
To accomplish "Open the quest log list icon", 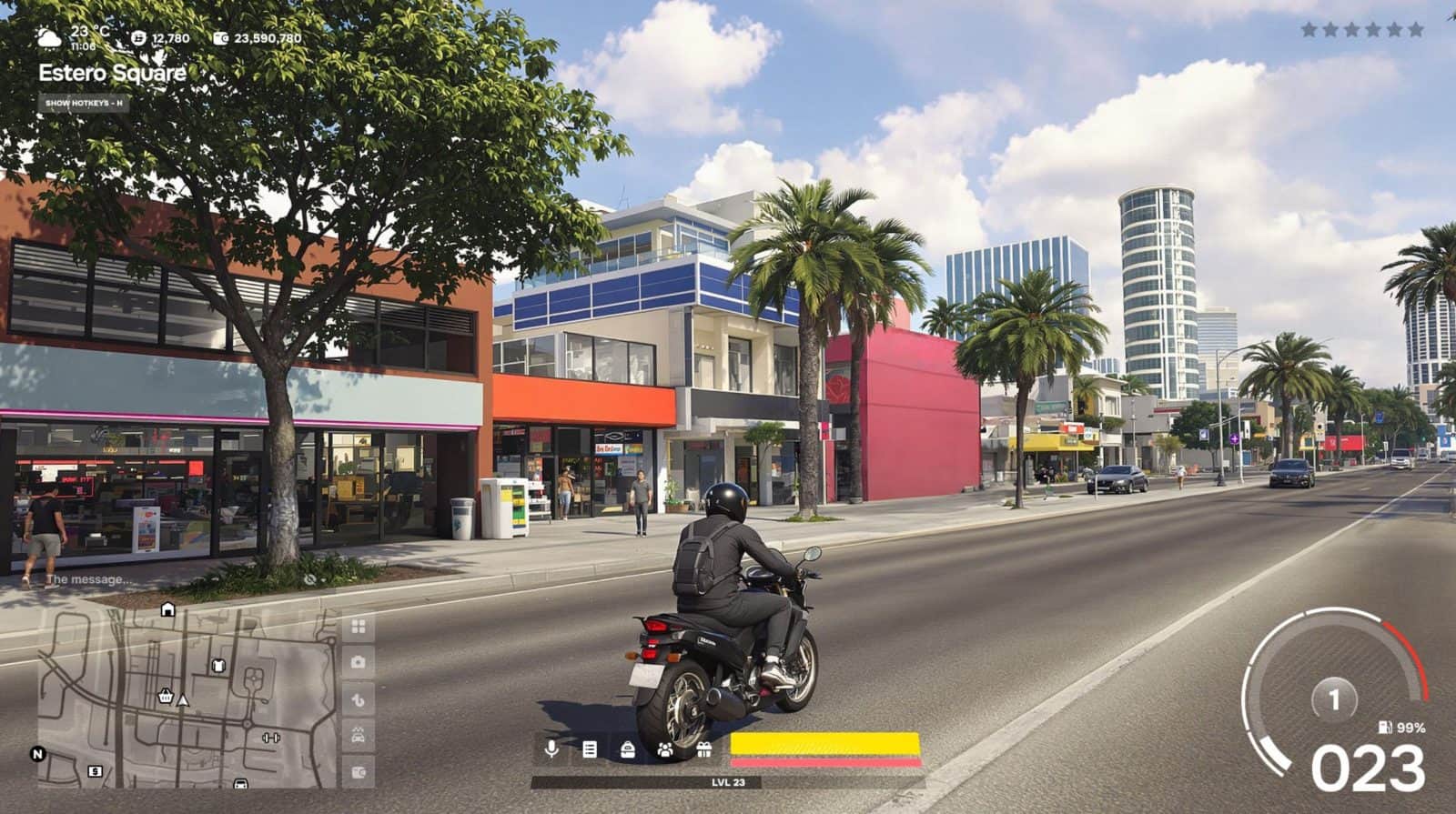I will [590, 749].
